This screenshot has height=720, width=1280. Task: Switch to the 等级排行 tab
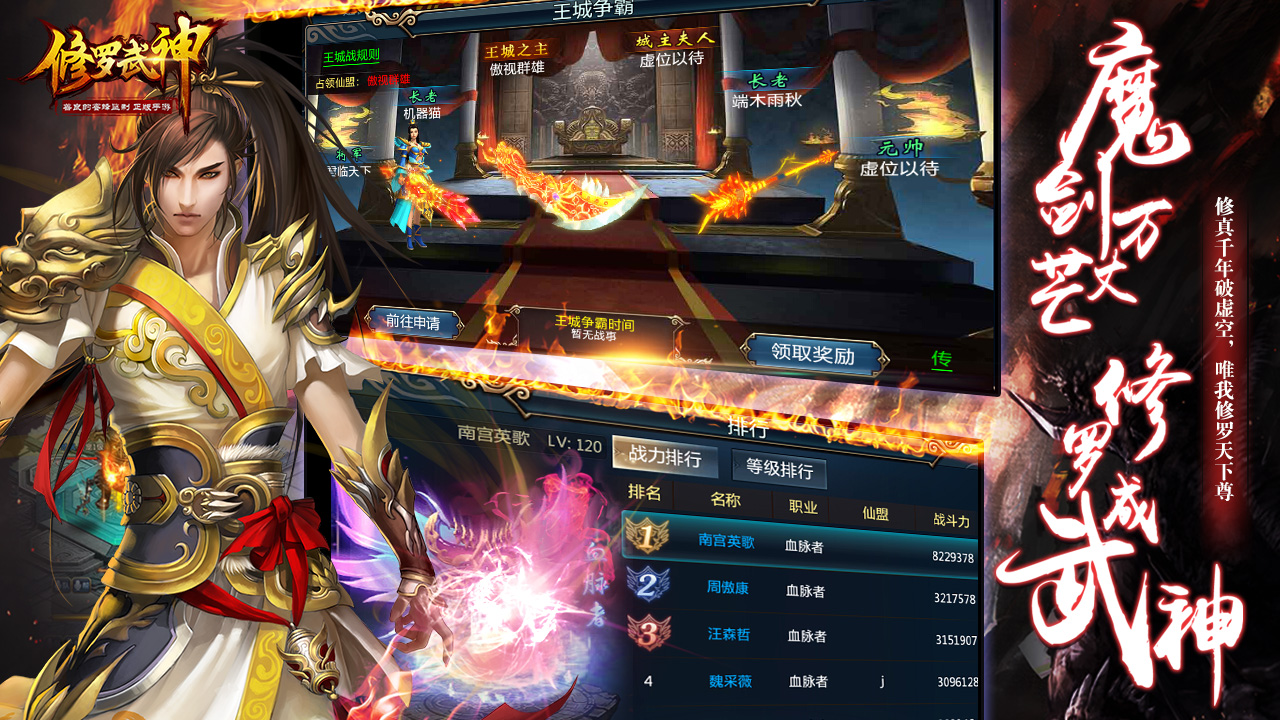(x=779, y=470)
